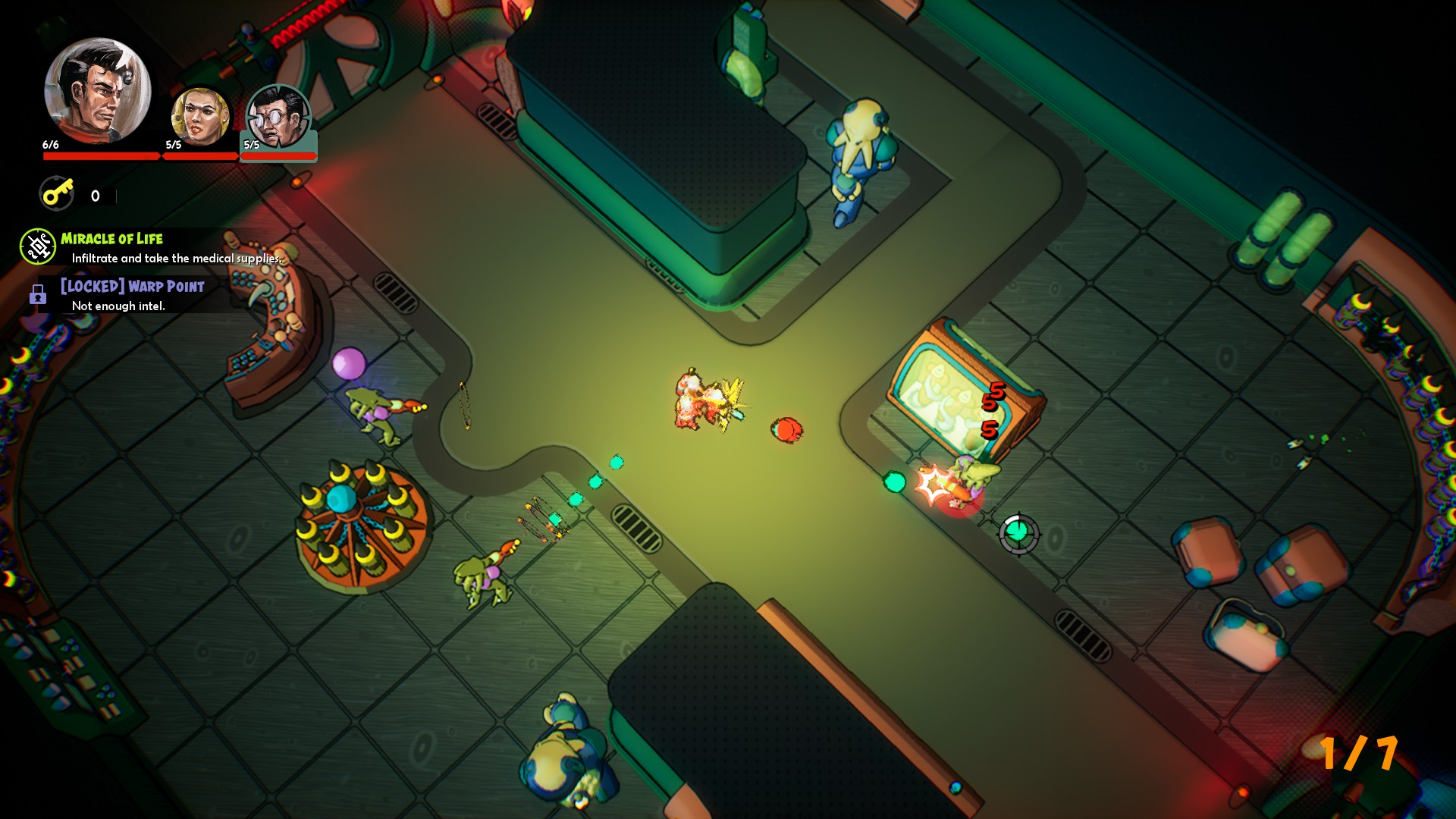Click the red orb pickup near the hero
1456x819 pixels.
coord(787,429)
